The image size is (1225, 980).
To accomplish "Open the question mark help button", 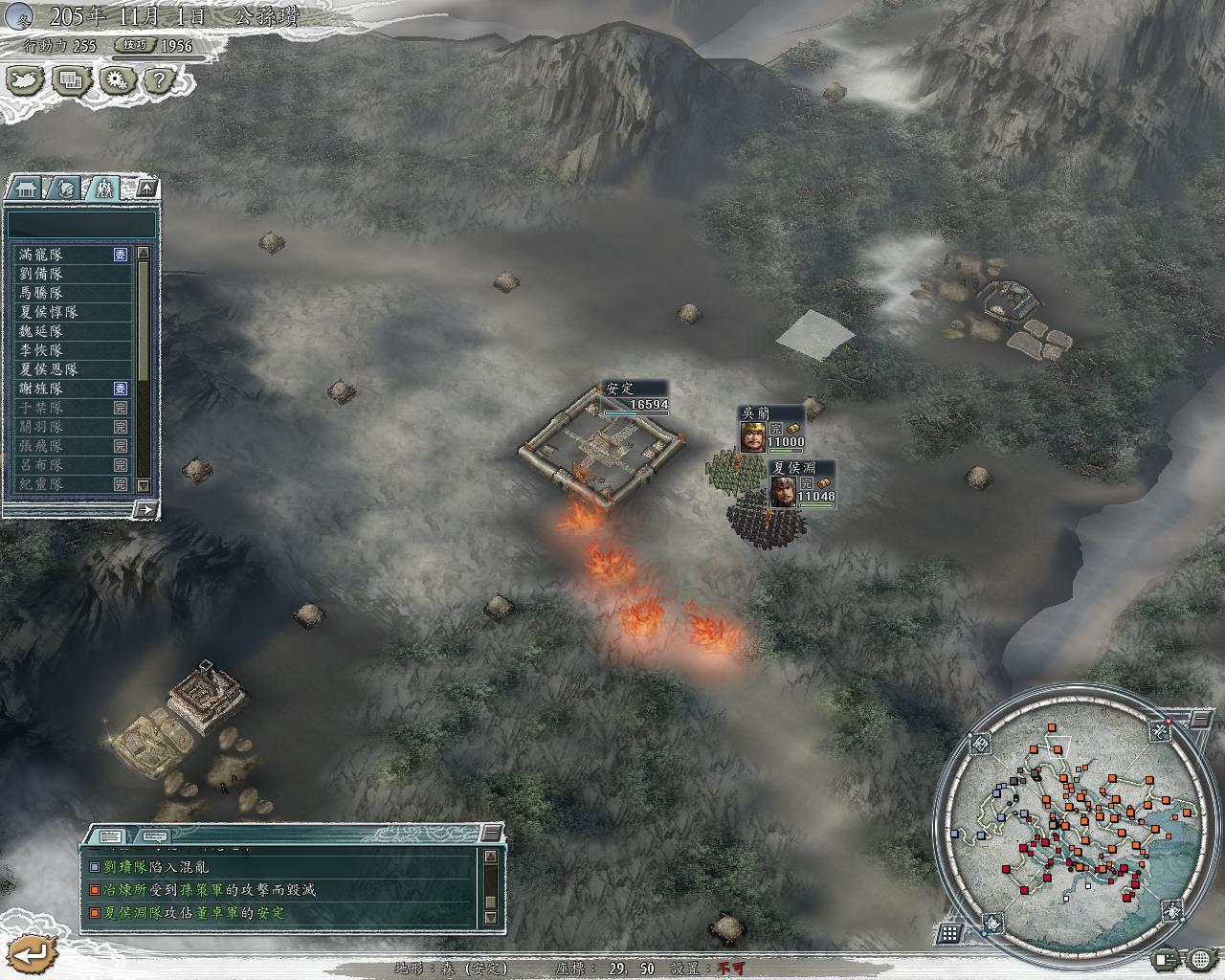I will pyautogui.click(x=160, y=80).
